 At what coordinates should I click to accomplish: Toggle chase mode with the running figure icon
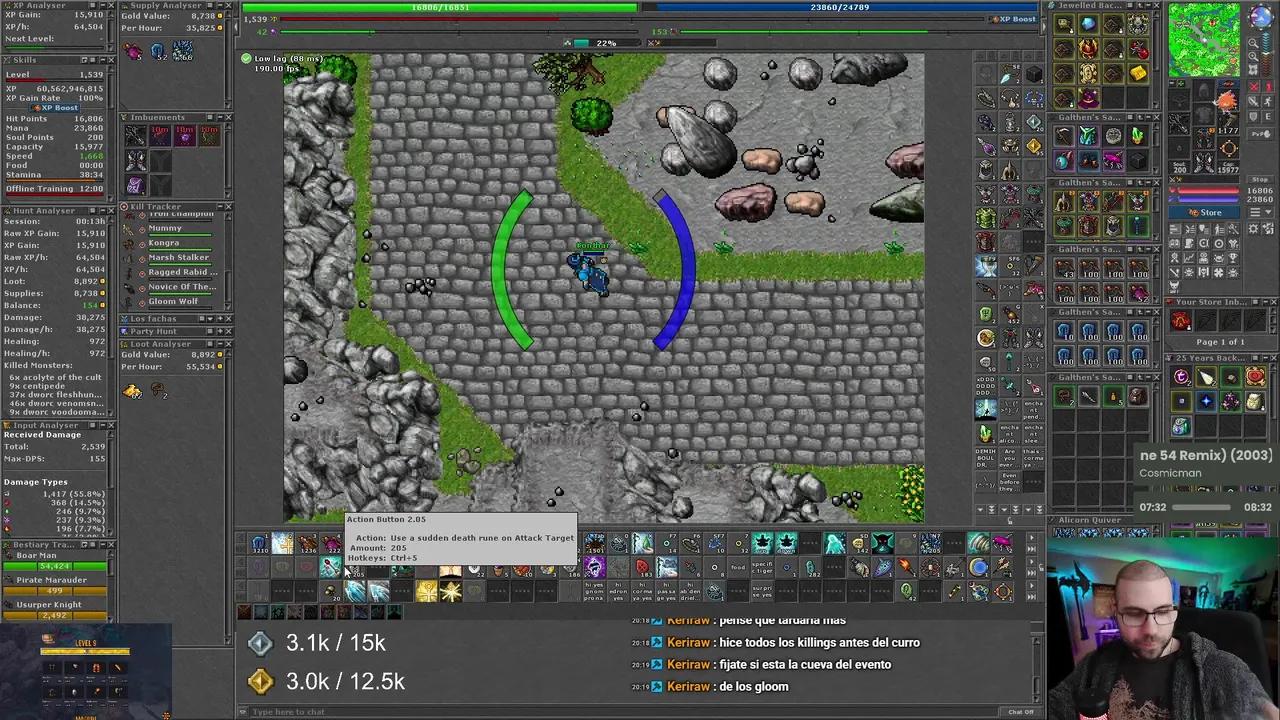coord(1267,101)
